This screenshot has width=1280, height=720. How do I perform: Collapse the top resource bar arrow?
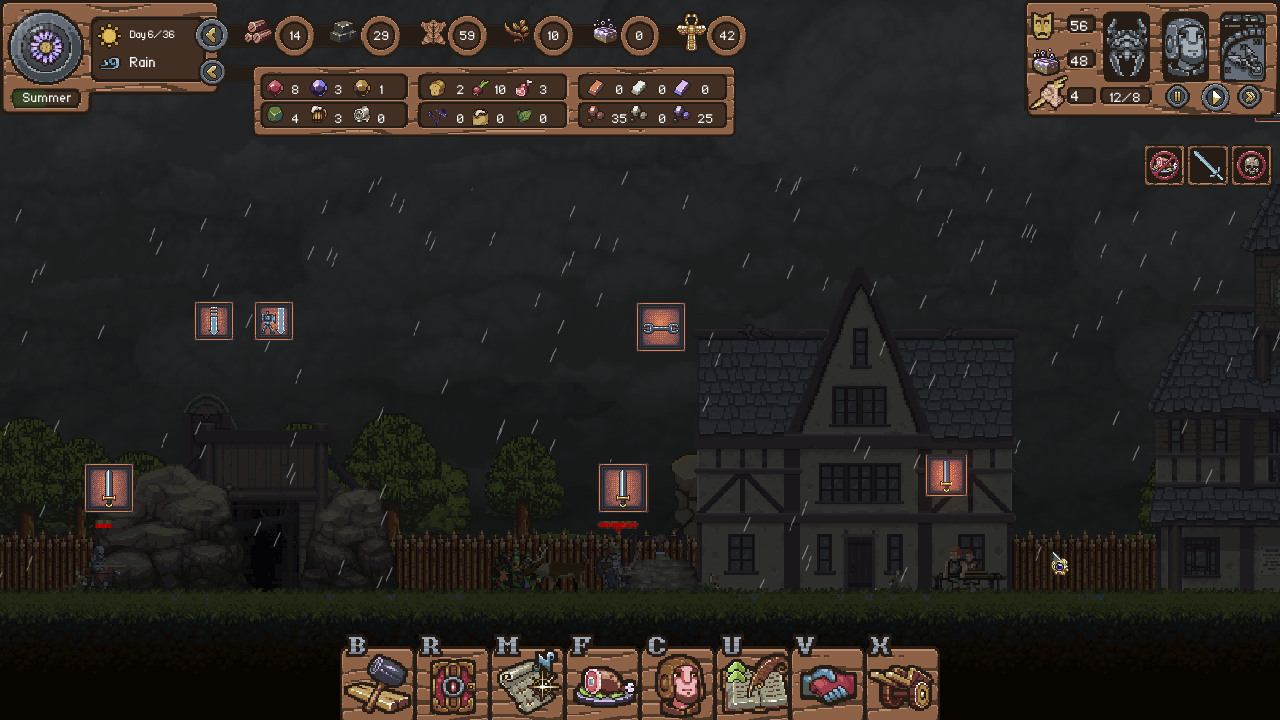click(x=211, y=36)
